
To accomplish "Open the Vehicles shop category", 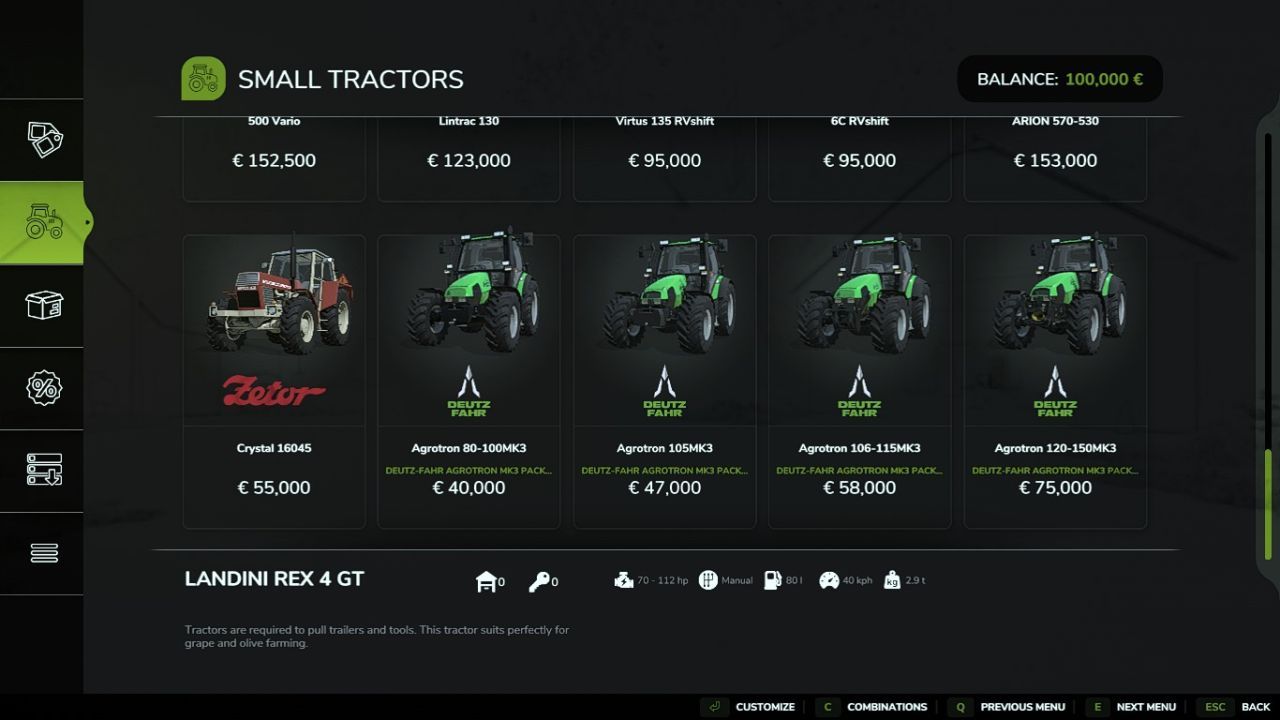I will point(42,222).
